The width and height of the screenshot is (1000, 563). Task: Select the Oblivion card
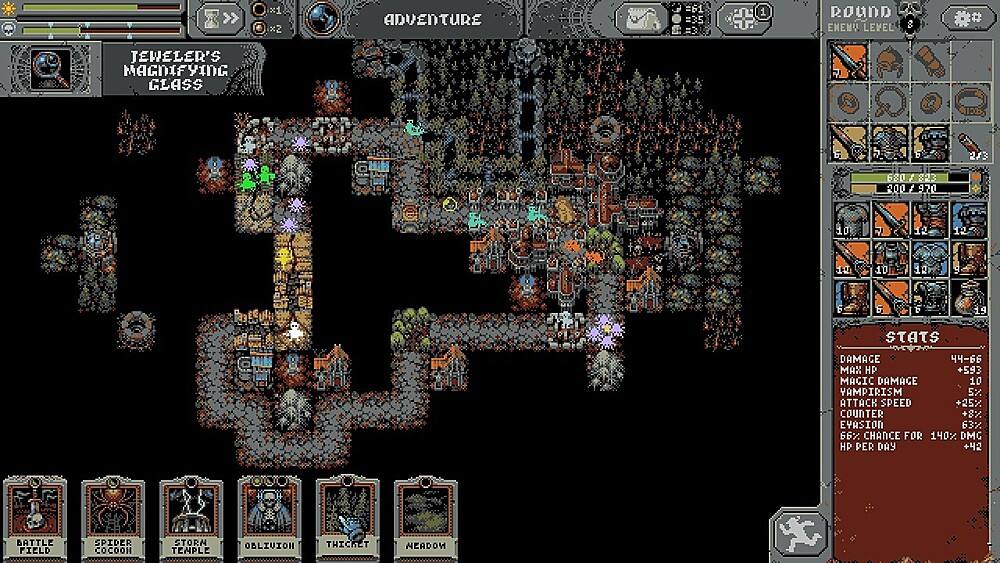(270, 518)
